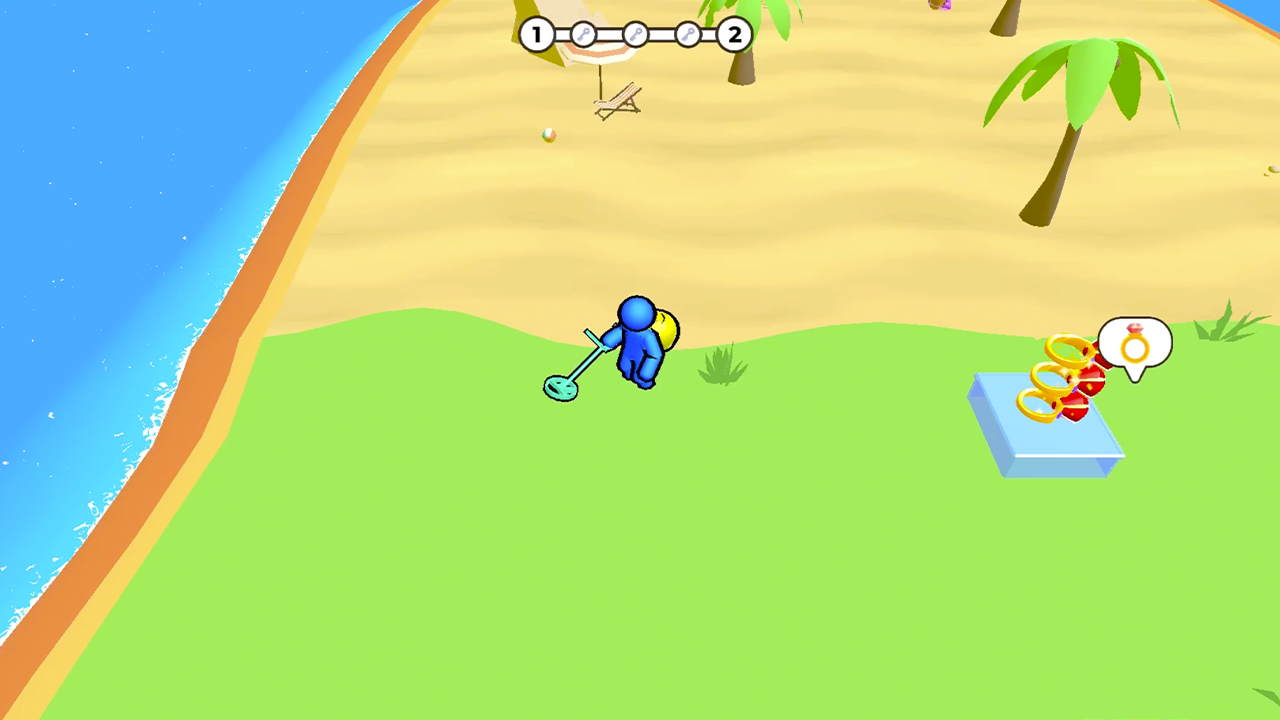
Task: Tap the beach chair on the sand
Action: click(x=617, y=98)
